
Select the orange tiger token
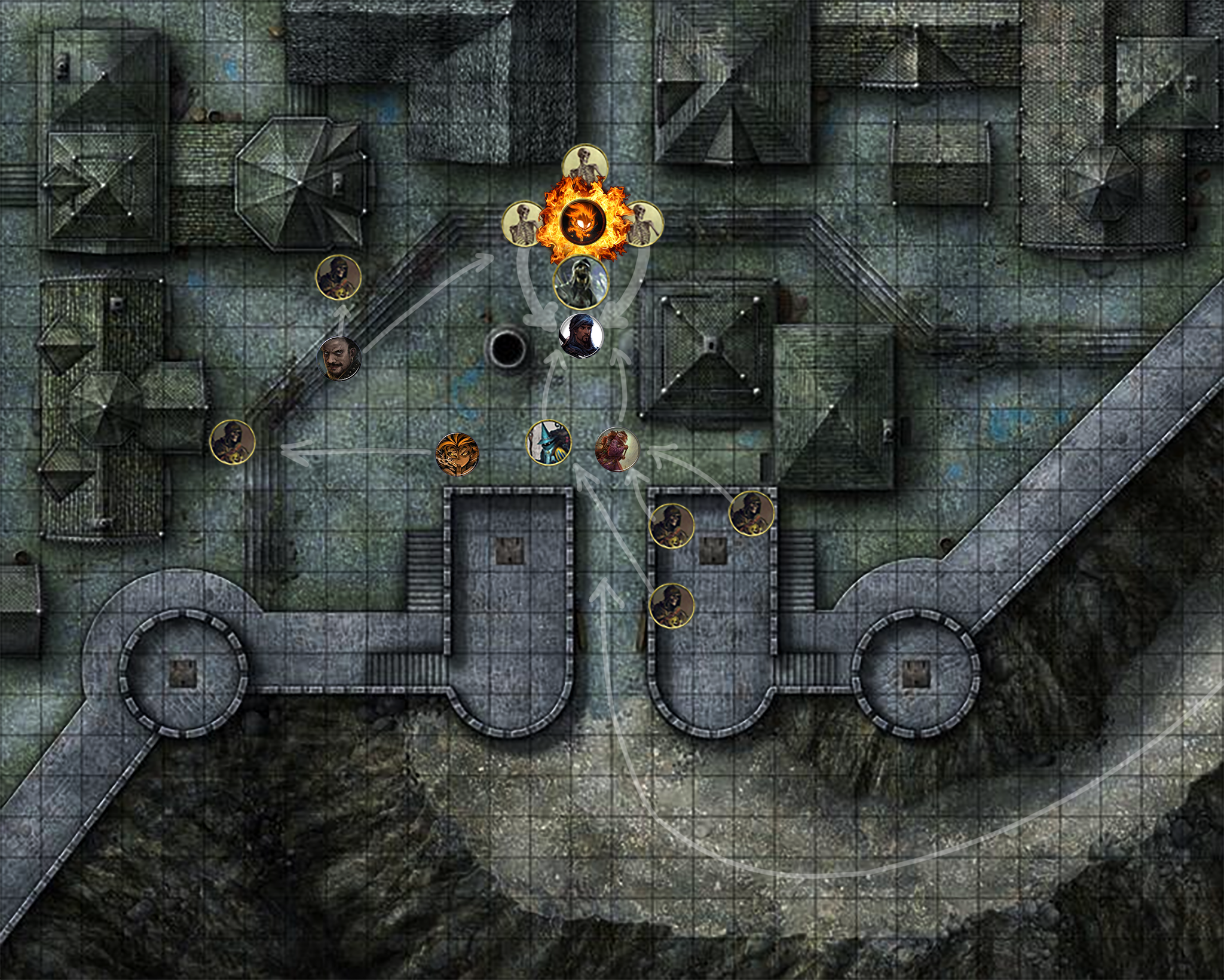point(457,455)
